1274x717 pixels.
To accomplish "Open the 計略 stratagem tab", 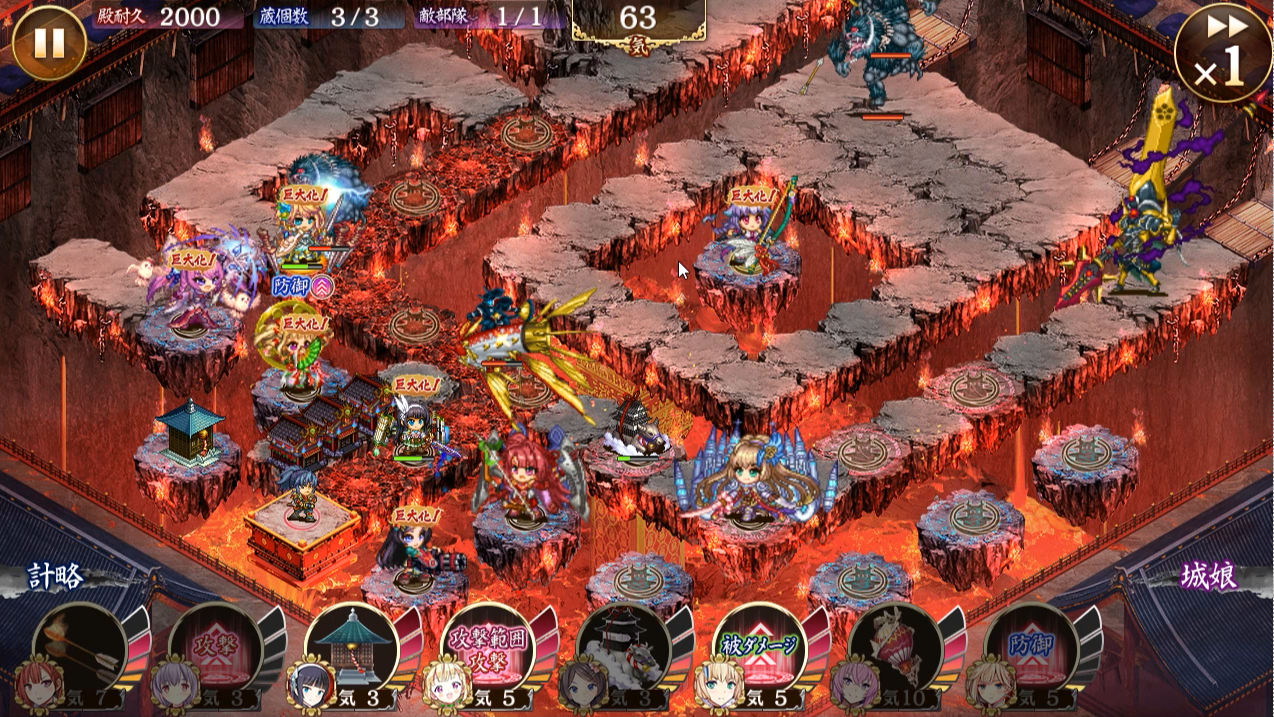I will (57, 577).
